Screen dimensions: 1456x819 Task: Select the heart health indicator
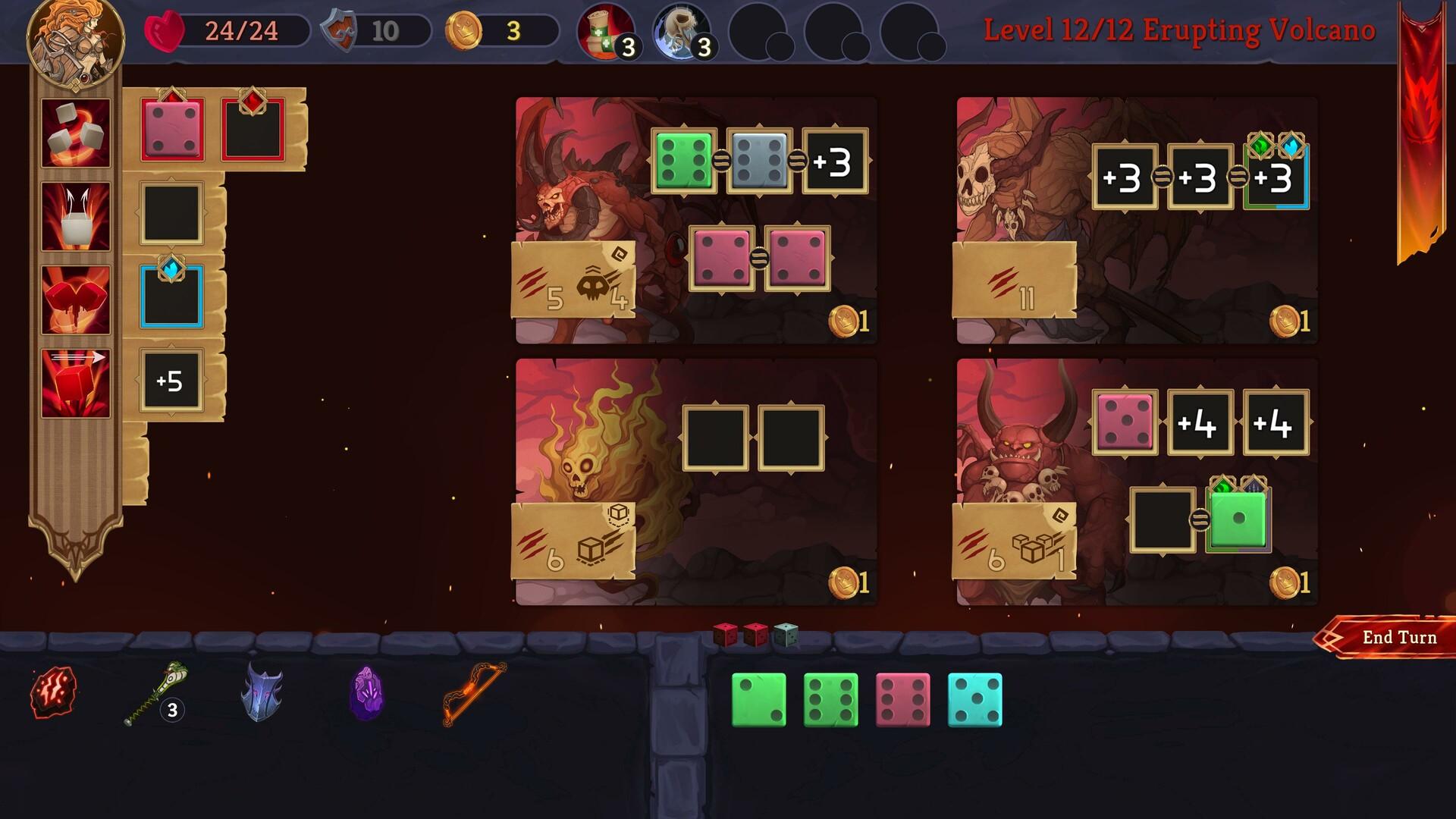pyautogui.click(x=162, y=30)
